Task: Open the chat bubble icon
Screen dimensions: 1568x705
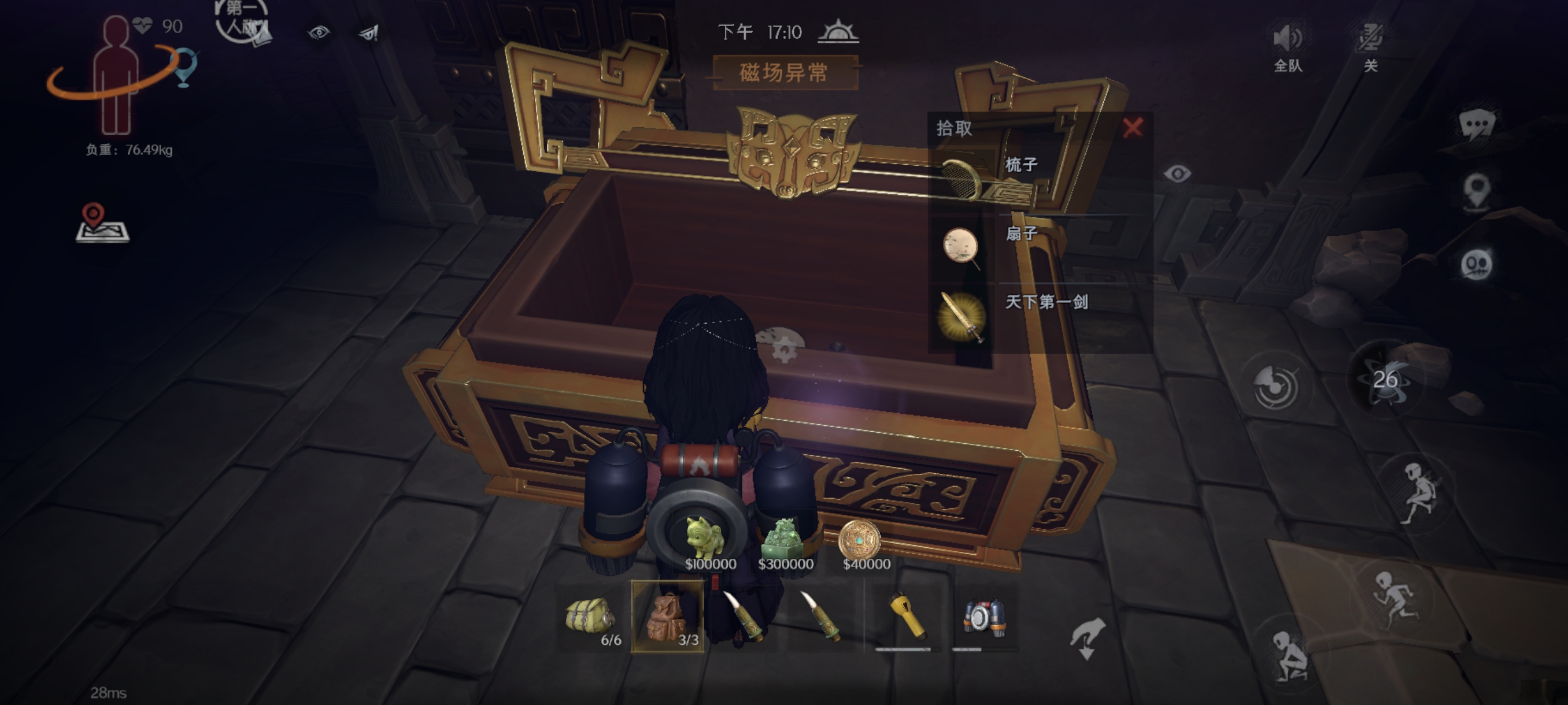Action: [x=1476, y=126]
